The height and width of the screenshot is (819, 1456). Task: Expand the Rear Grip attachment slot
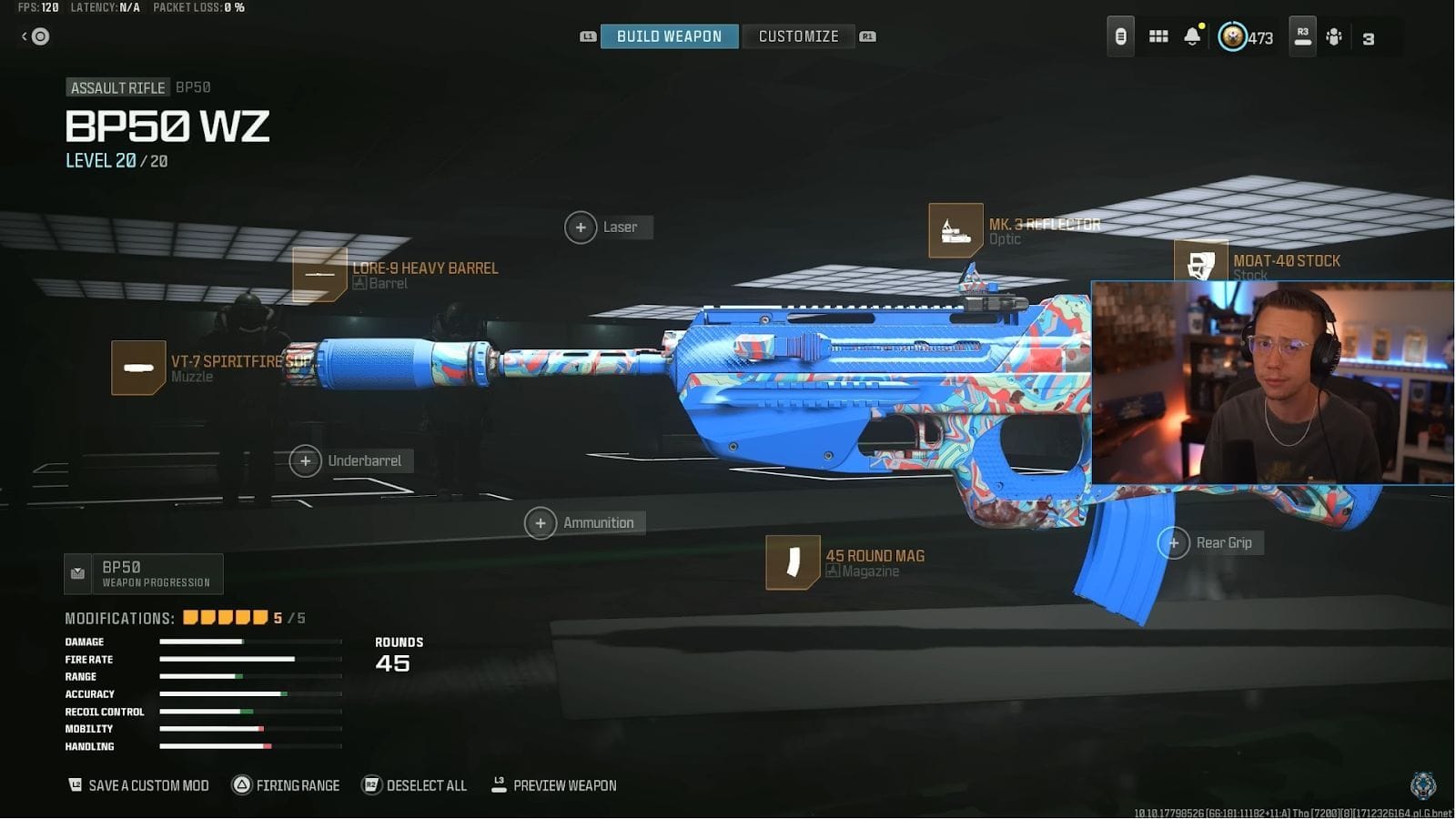pos(1174,542)
